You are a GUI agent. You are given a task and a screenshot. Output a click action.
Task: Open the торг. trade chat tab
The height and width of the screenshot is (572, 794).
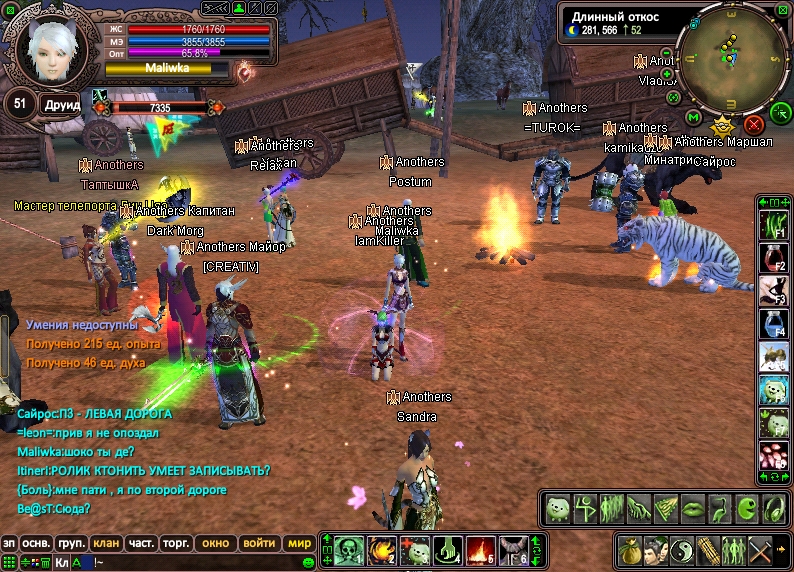point(176,543)
